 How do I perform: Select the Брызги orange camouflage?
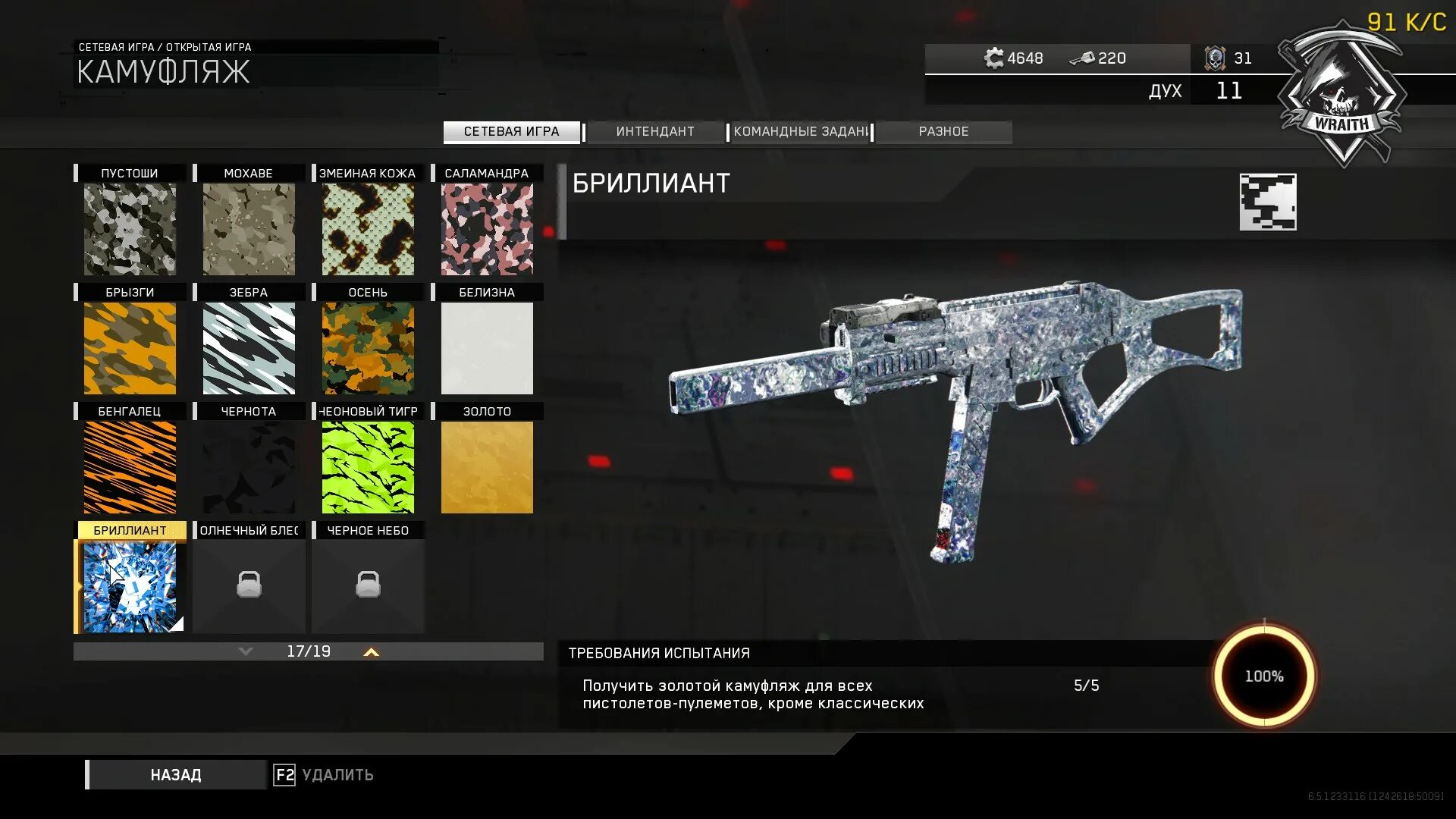130,348
